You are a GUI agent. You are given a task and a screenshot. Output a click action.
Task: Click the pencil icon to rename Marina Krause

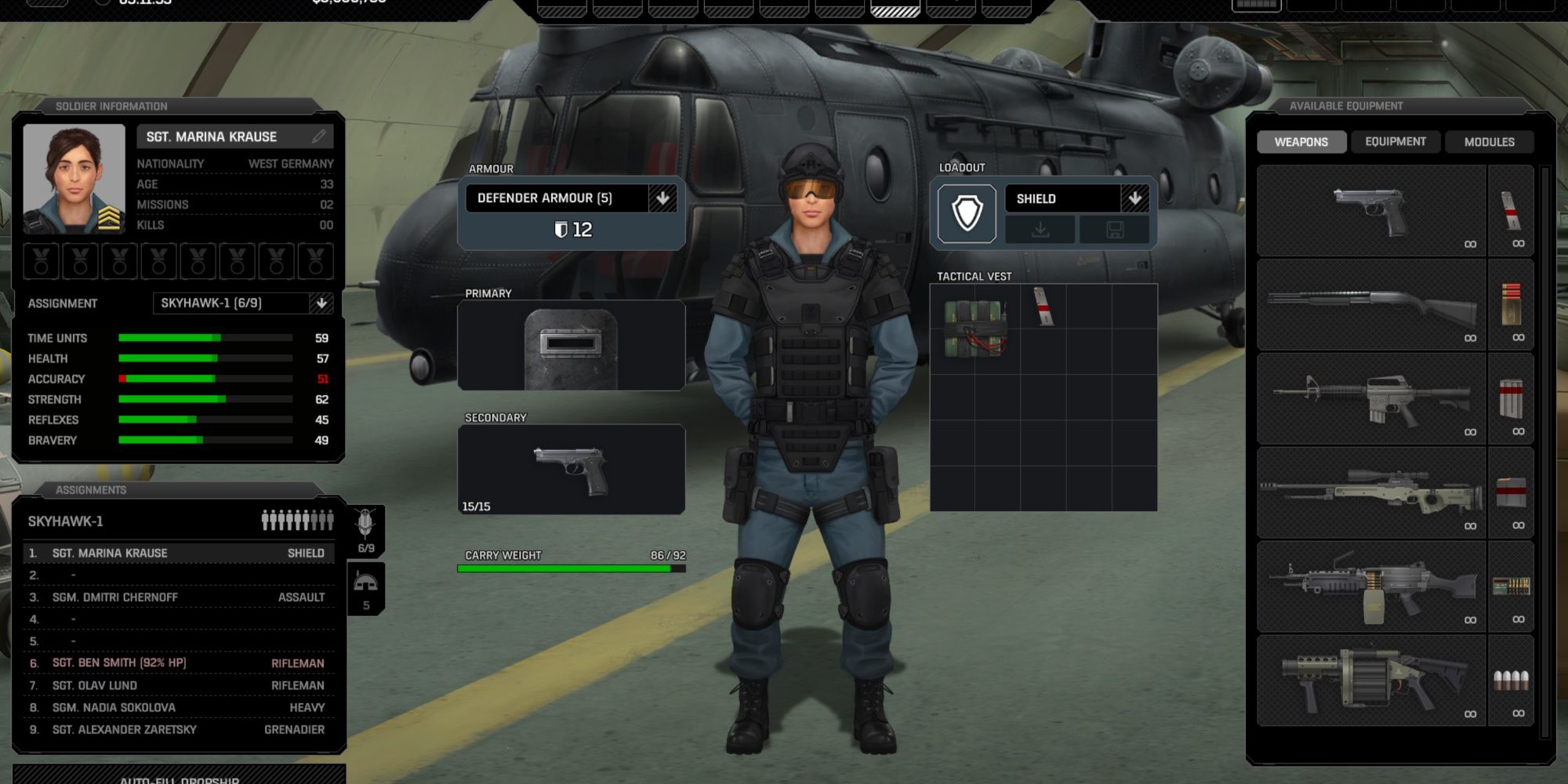click(320, 136)
